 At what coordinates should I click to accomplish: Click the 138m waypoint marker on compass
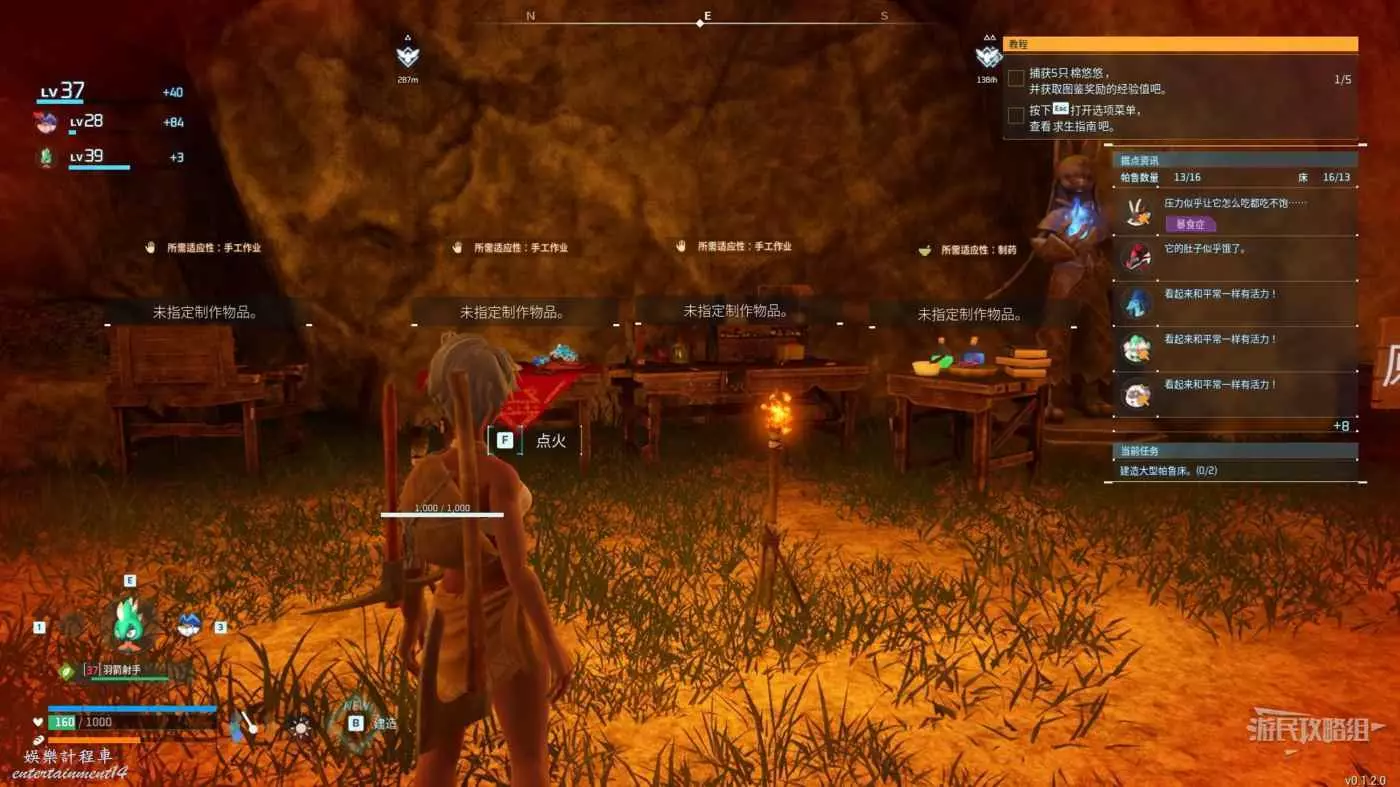[988, 56]
